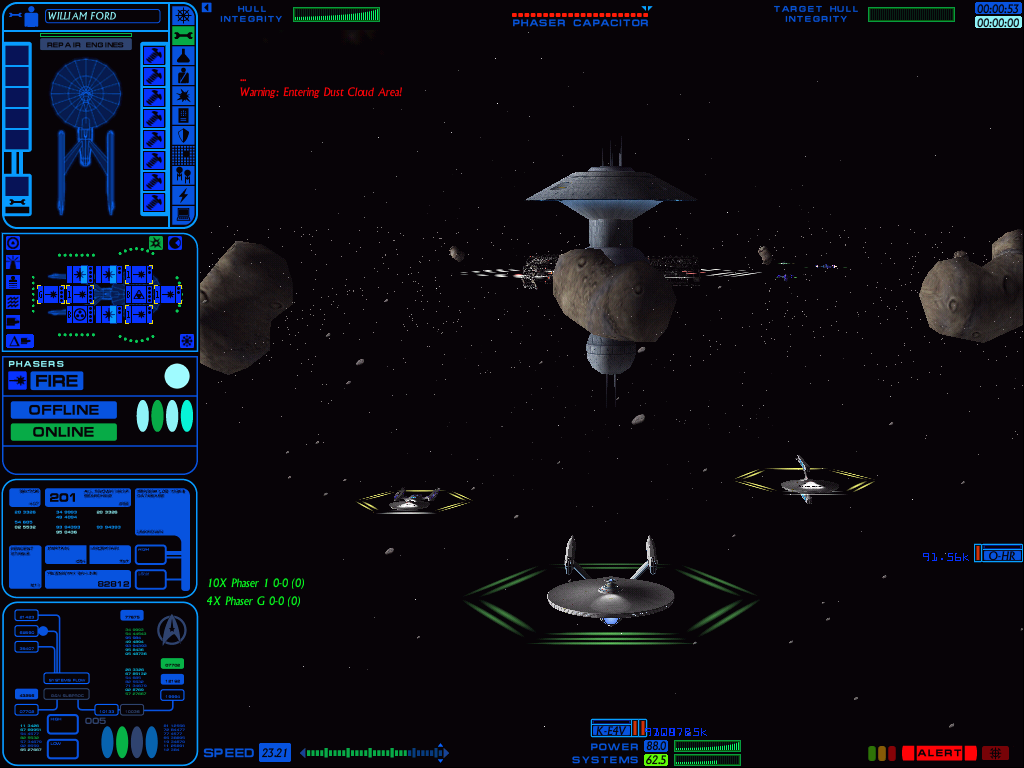Switch to the explosion weapons tab

click(x=183, y=96)
